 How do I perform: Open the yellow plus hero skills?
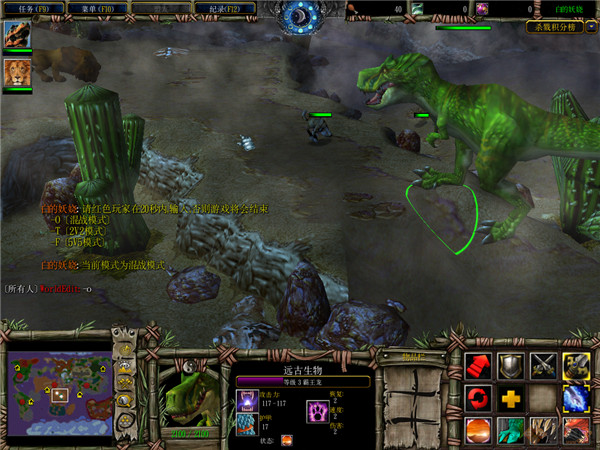pyautogui.click(x=510, y=398)
